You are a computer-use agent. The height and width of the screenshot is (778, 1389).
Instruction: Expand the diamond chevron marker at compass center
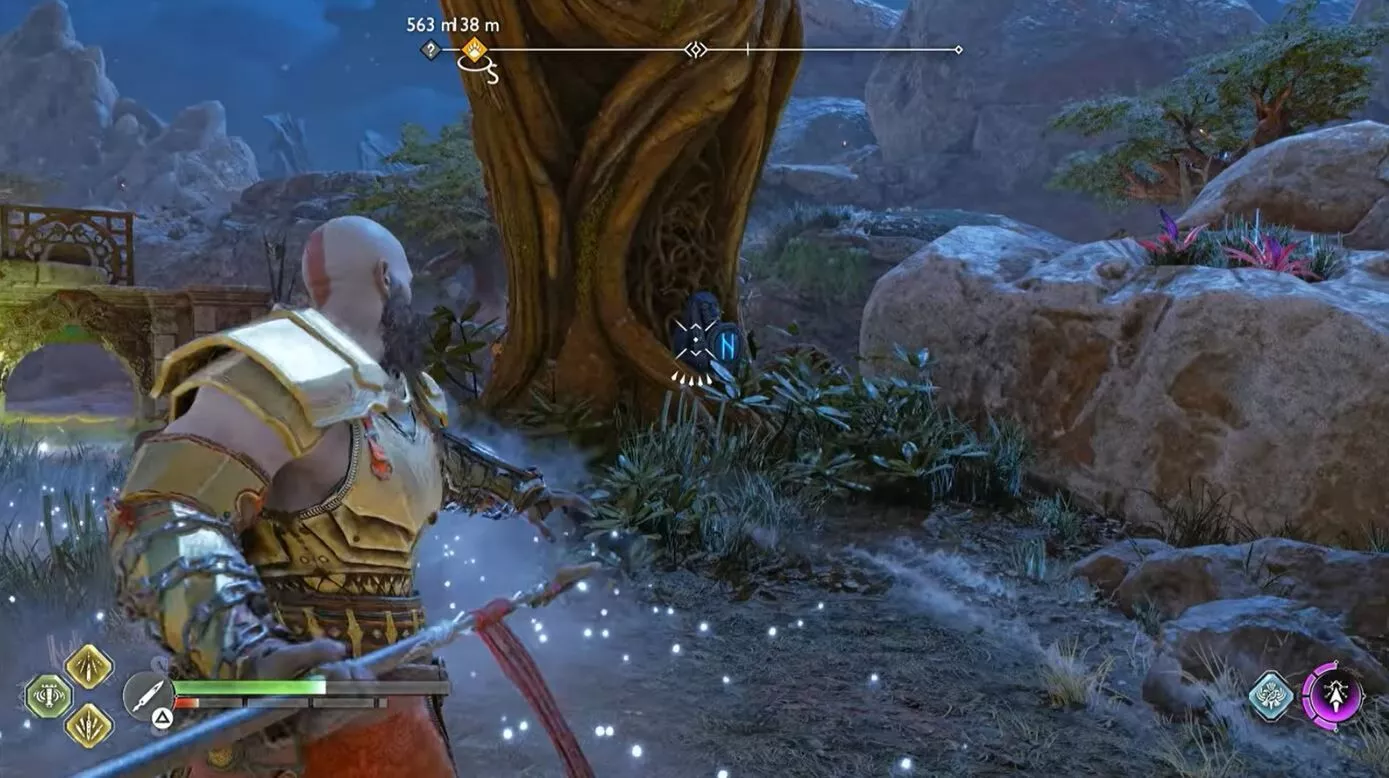[x=697, y=50]
